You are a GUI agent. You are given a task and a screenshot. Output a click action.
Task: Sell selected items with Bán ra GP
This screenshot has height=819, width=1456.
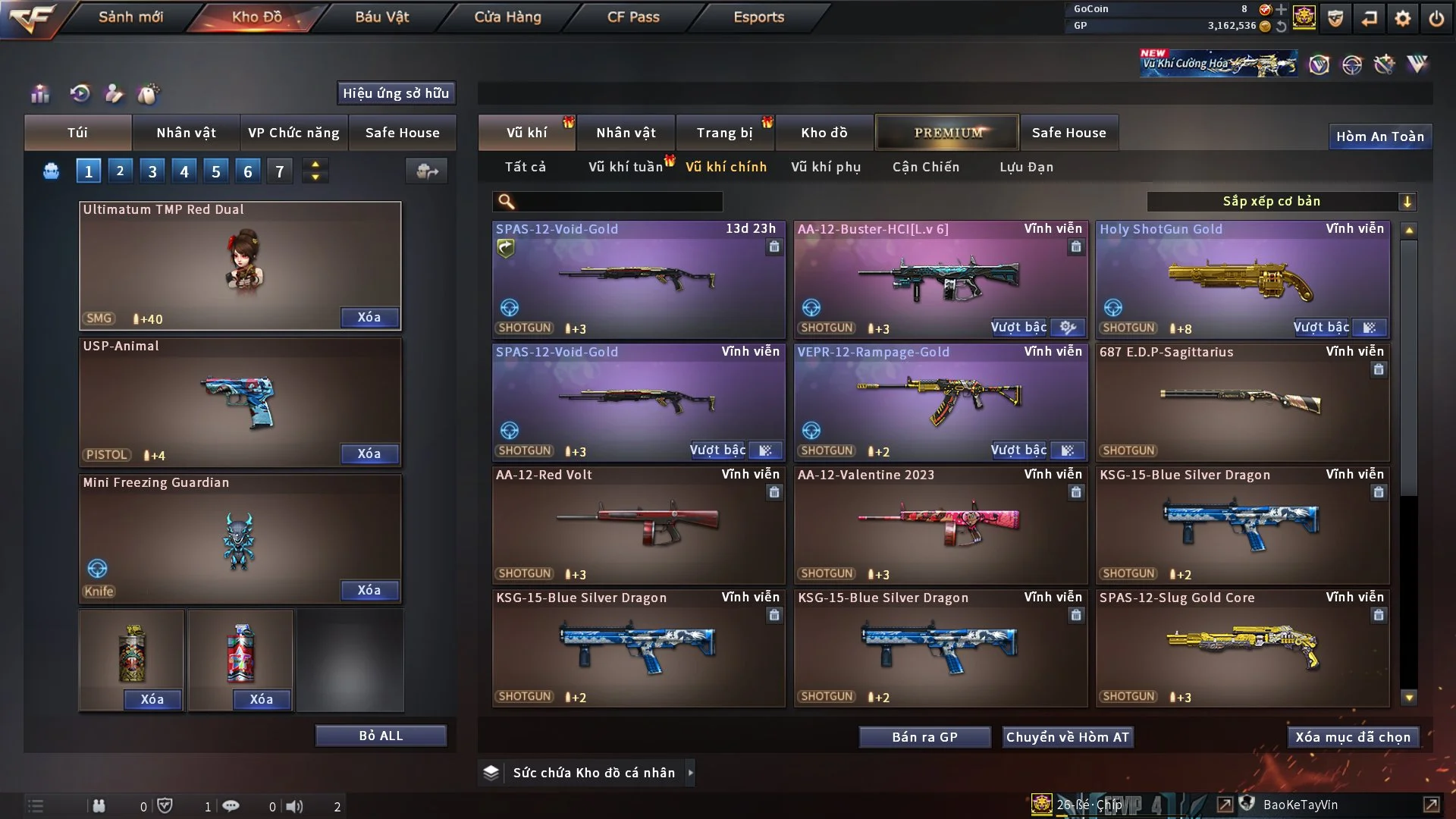click(x=924, y=737)
